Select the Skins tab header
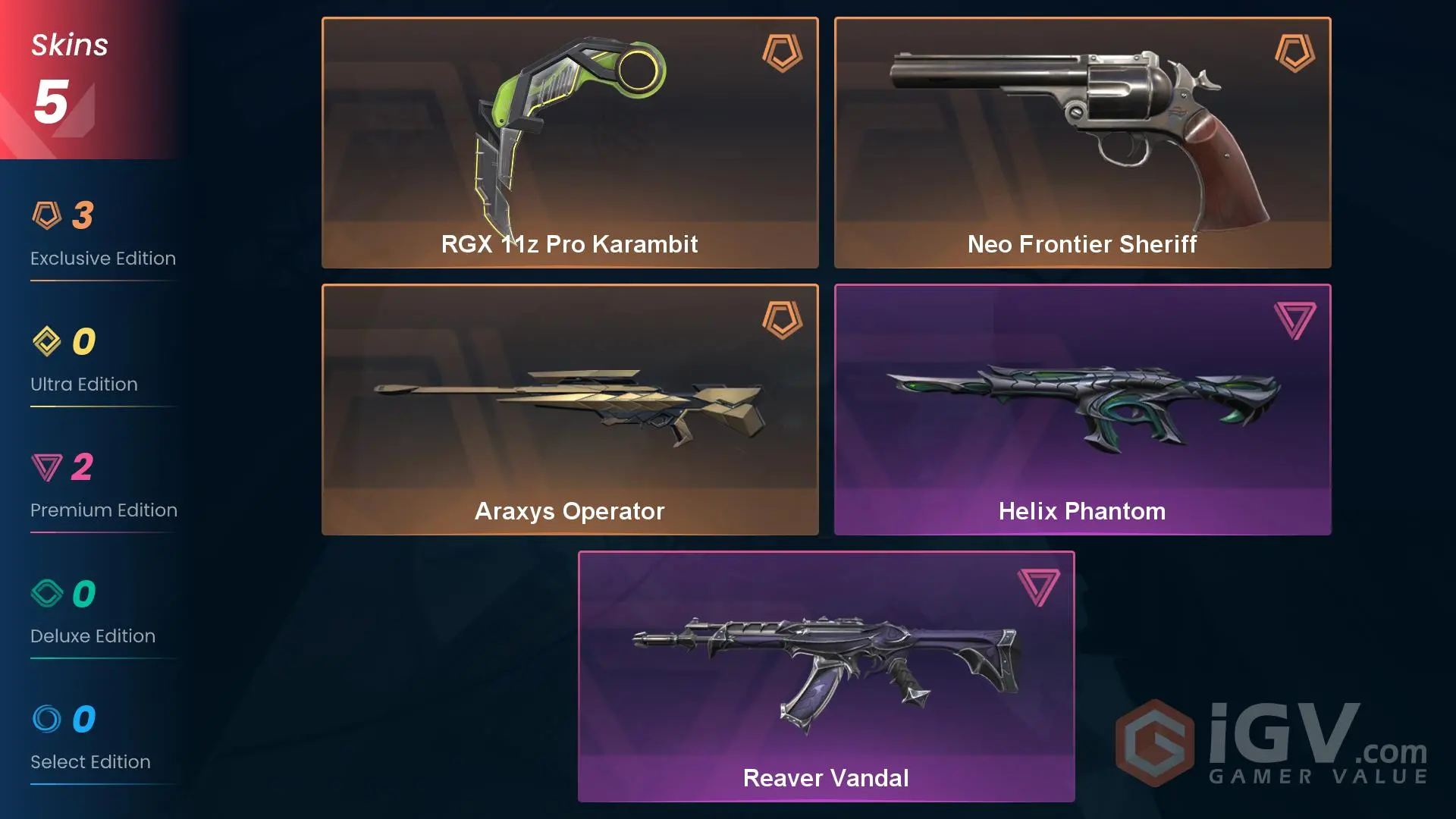Viewport: 1456px width, 819px height. pyautogui.click(x=68, y=44)
